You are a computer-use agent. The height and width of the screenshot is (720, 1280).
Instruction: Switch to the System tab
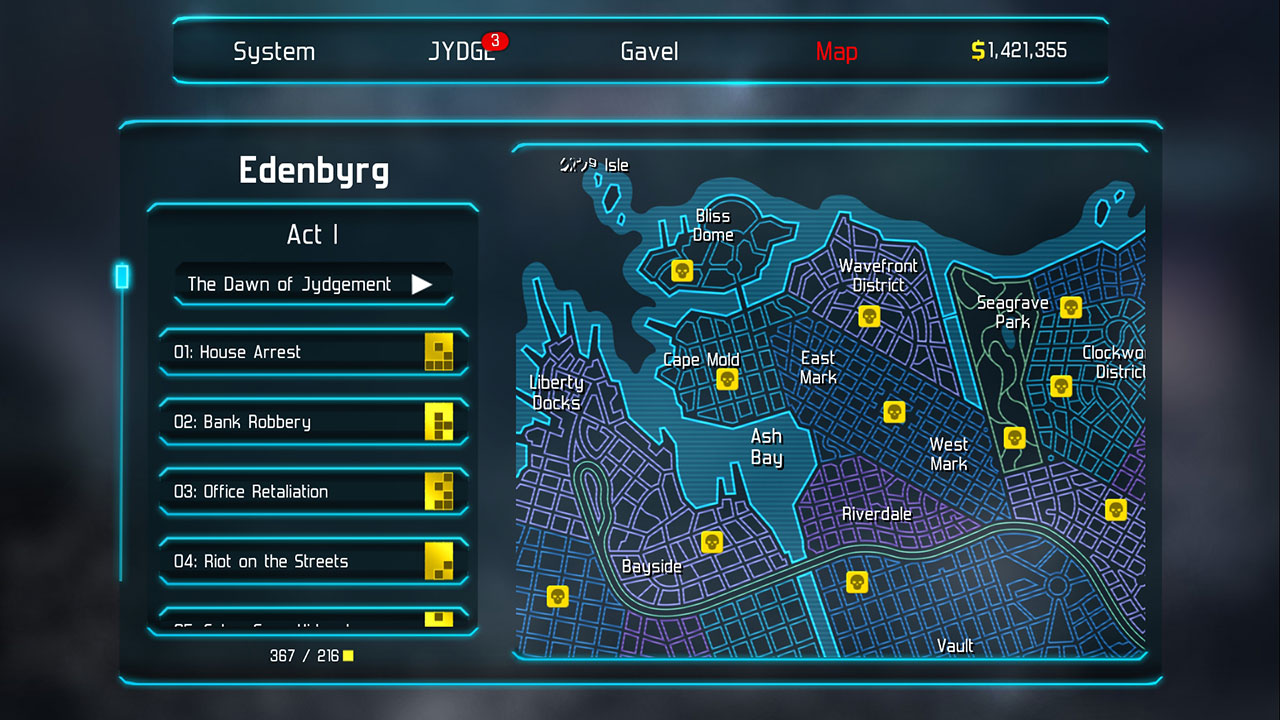pyautogui.click(x=274, y=51)
